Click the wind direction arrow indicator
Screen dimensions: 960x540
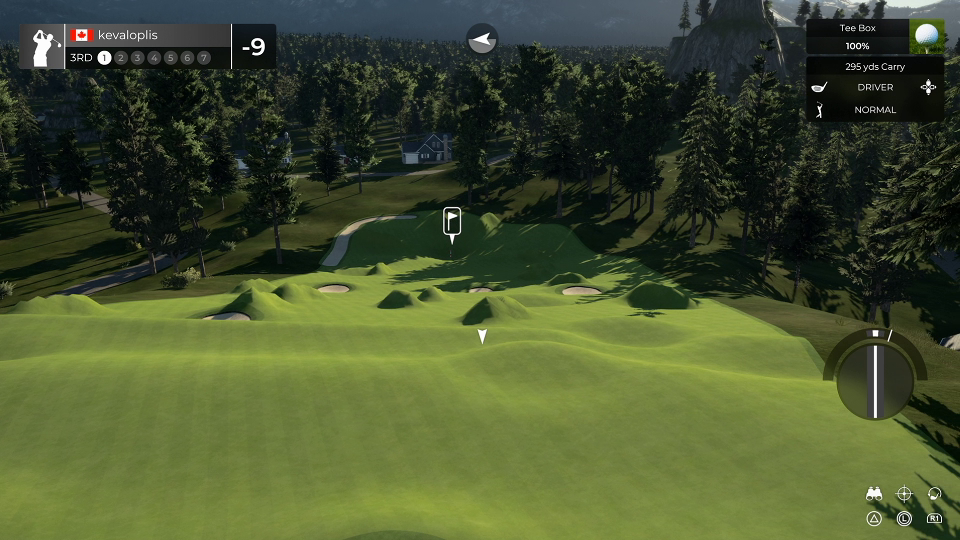[x=482, y=40]
